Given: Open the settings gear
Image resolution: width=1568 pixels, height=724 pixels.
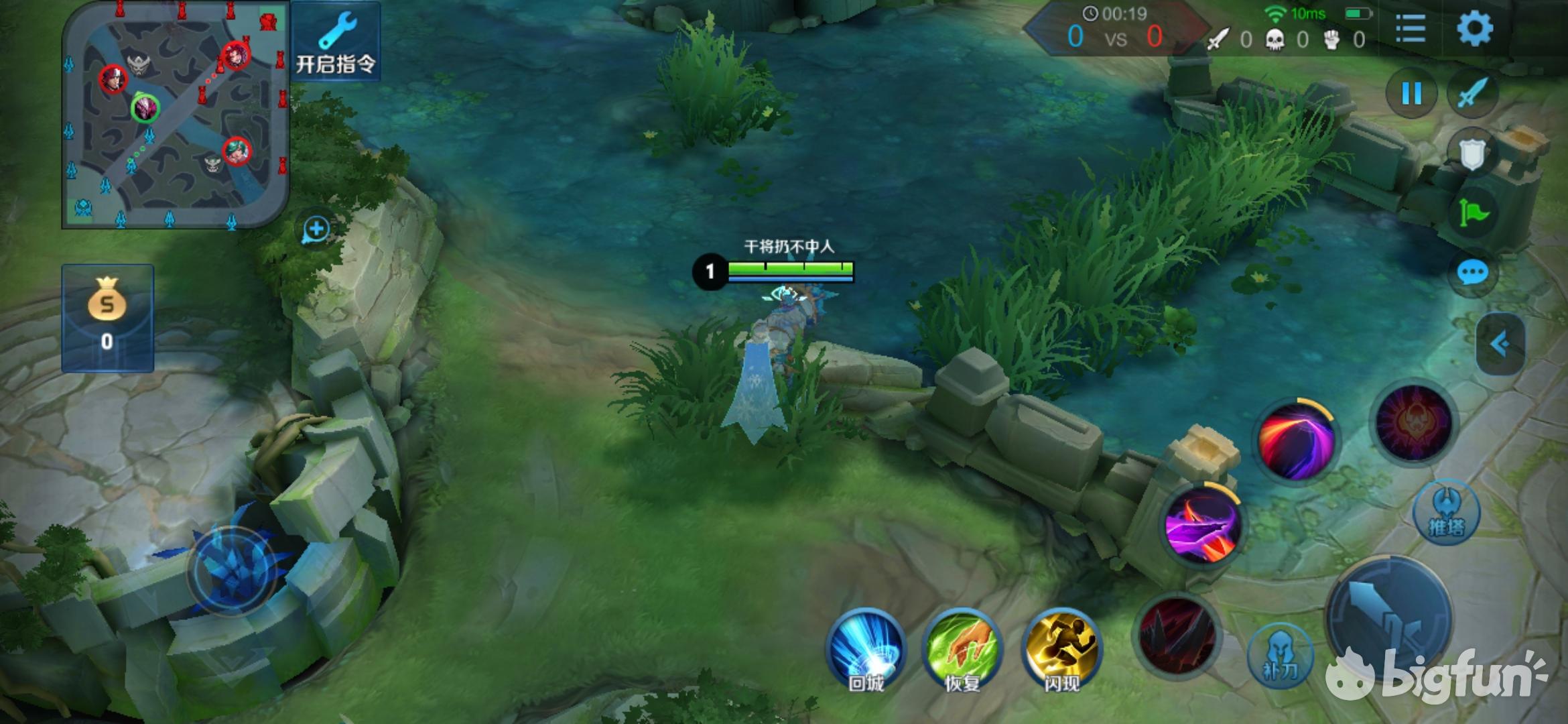Looking at the screenshot, I should tap(1474, 29).
